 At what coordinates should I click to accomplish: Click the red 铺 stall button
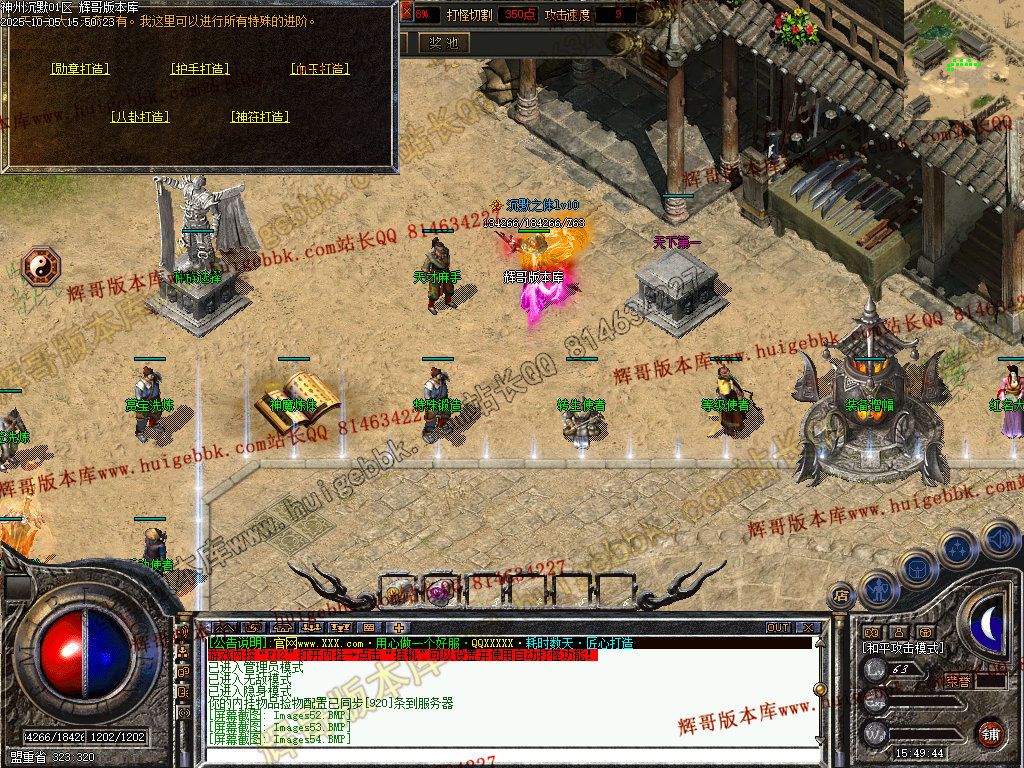click(x=991, y=733)
